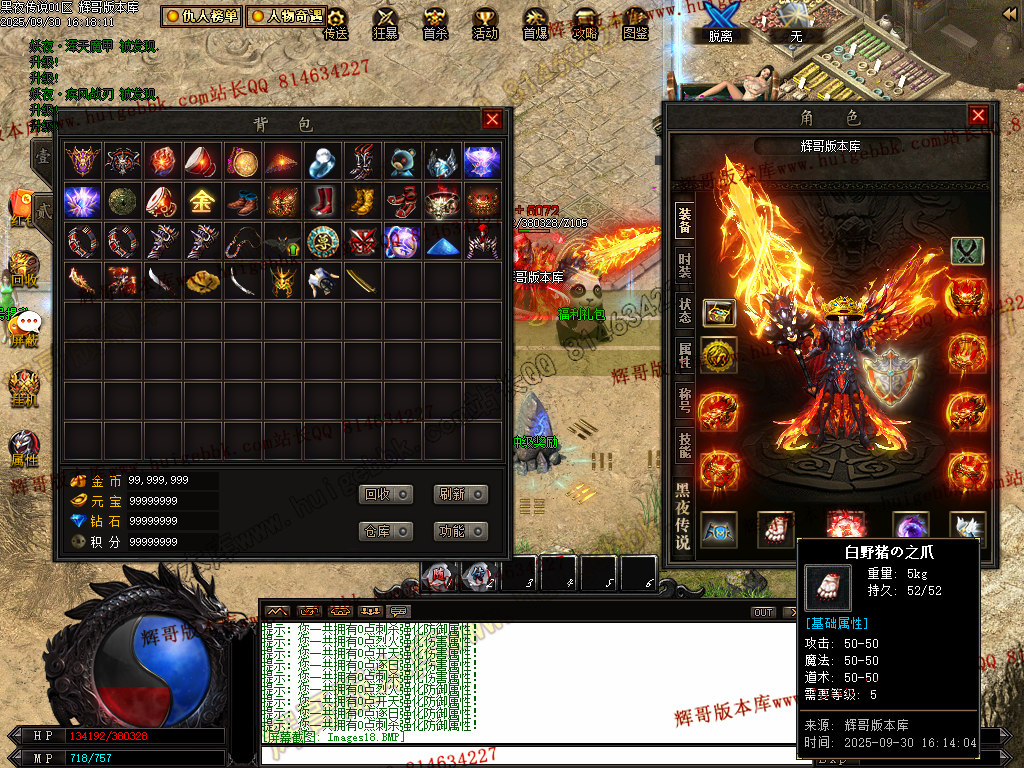Viewport: 1024px width, 768px height.
Task: Open the 活动 events trophy icon
Action: tap(485, 22)
